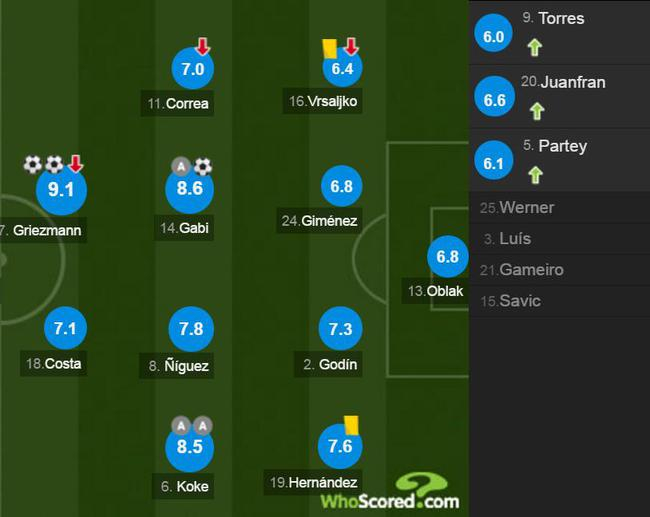Screen dimensions: 650x517
Task: Open Ñíguez's 7.8 rating marker
Action: [190, 329]
